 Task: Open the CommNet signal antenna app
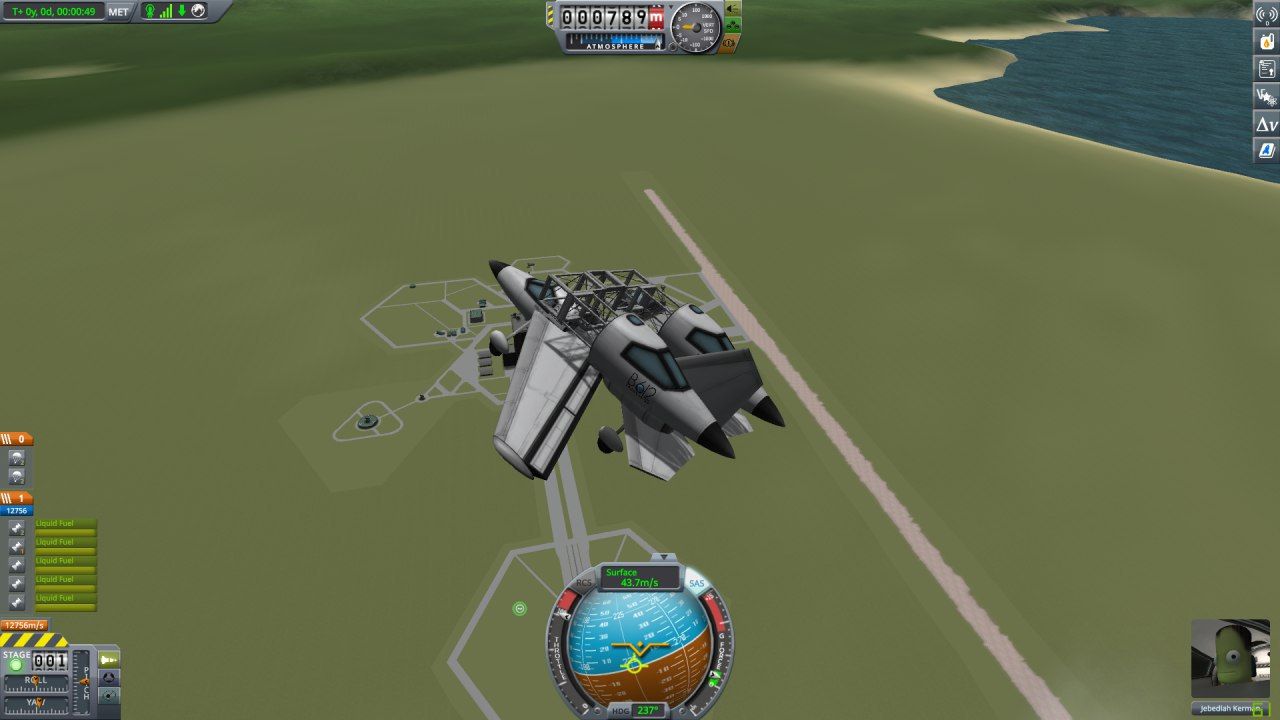point(1267,14)
